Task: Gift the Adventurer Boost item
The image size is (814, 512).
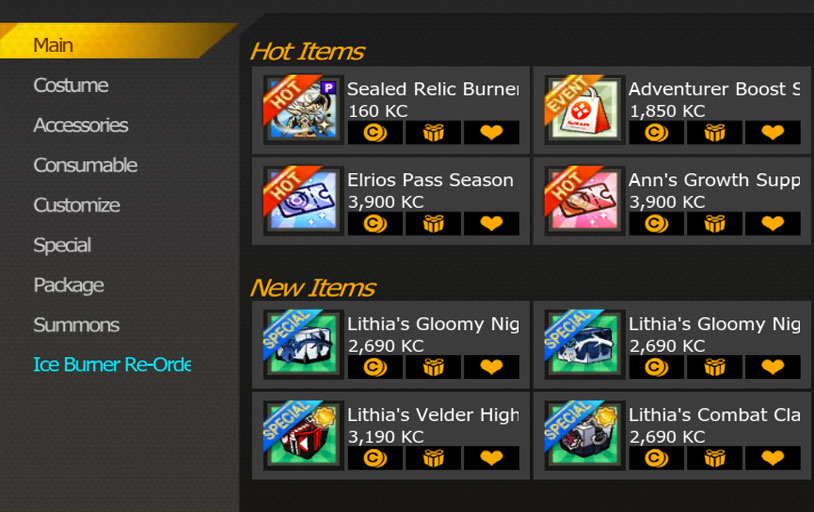Action: tap(715, 133)
